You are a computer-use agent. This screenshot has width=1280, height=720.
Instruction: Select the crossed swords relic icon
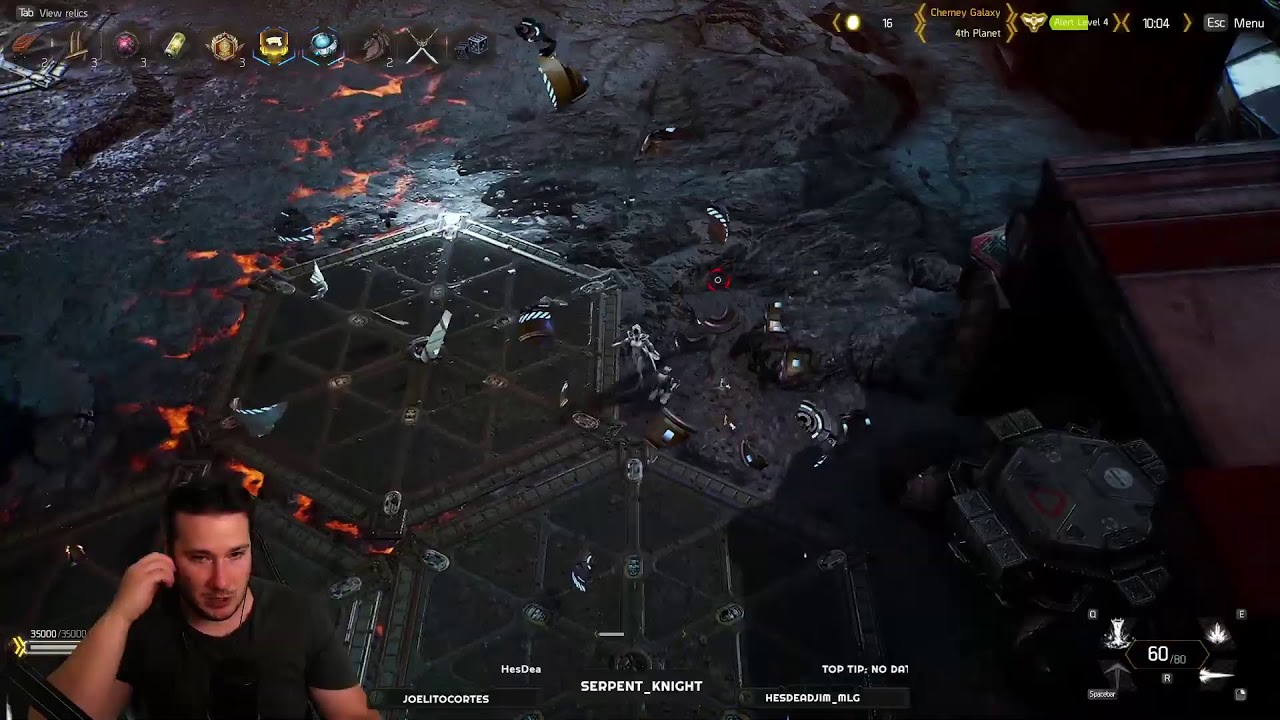click(422, 46)
